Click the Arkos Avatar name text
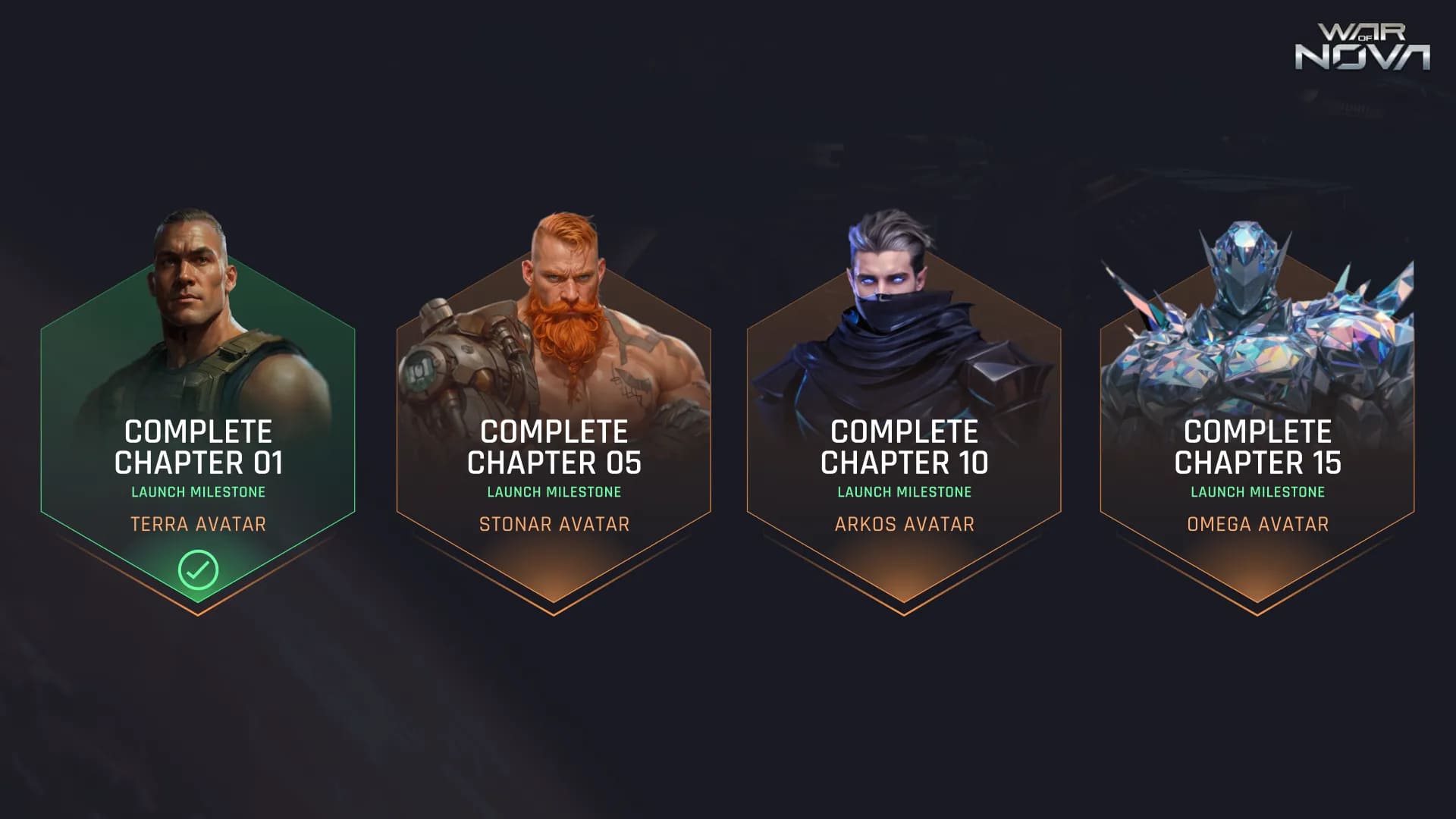Screen dimensions: 1456x819 click(904, 524)
